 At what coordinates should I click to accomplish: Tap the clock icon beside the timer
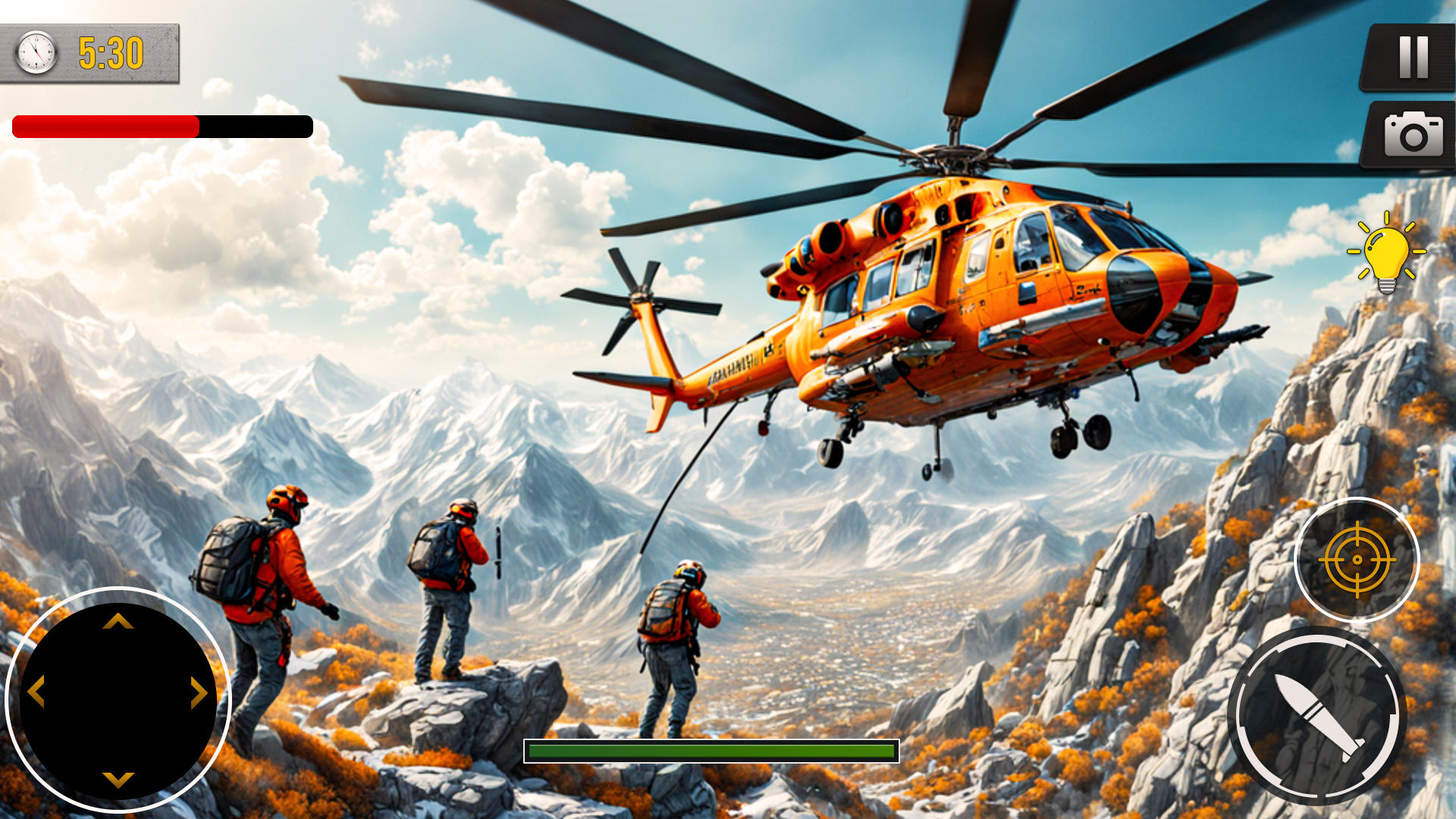(x=35, y=52)
